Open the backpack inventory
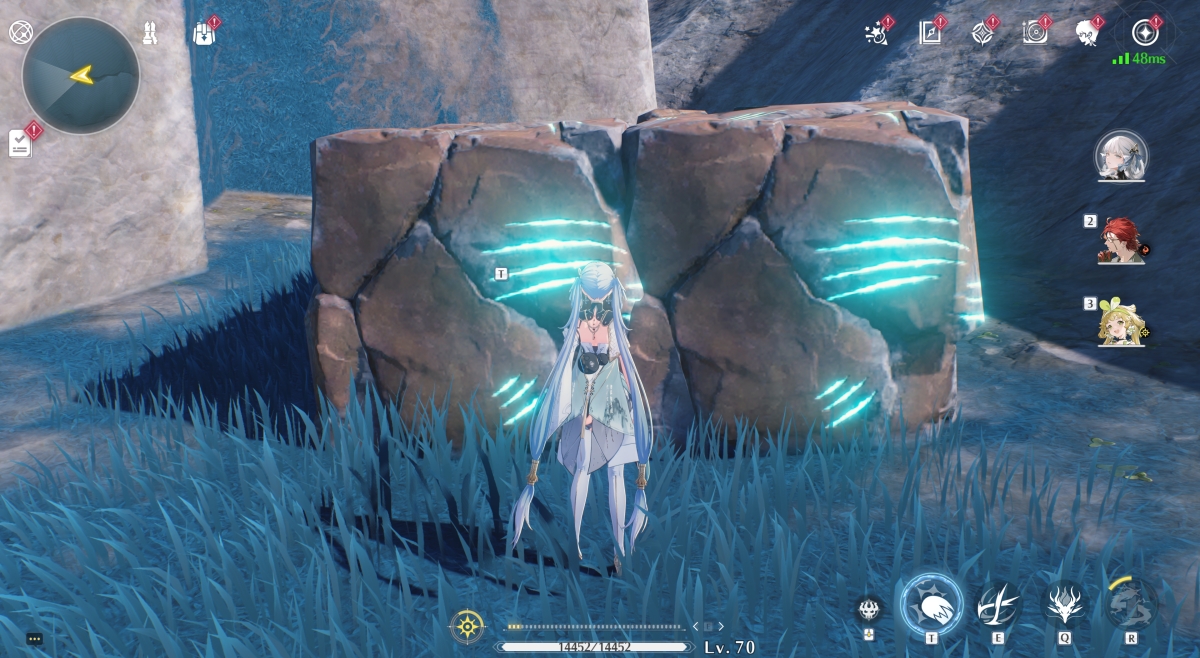Viewport: 1200px width, 658px height. [203, 33]
